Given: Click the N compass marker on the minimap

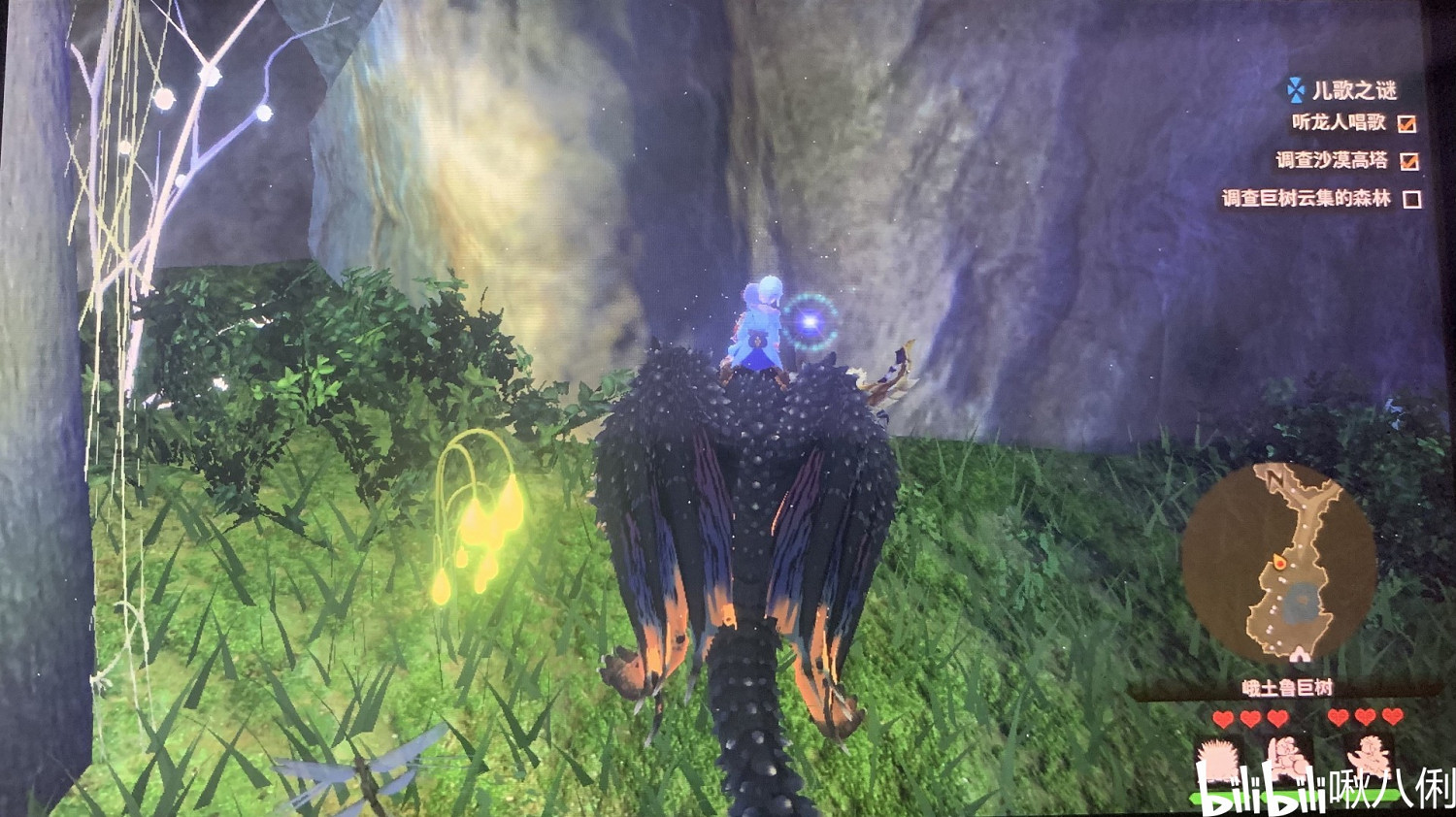Looking at the screenshot, I should click(1276, 479).
